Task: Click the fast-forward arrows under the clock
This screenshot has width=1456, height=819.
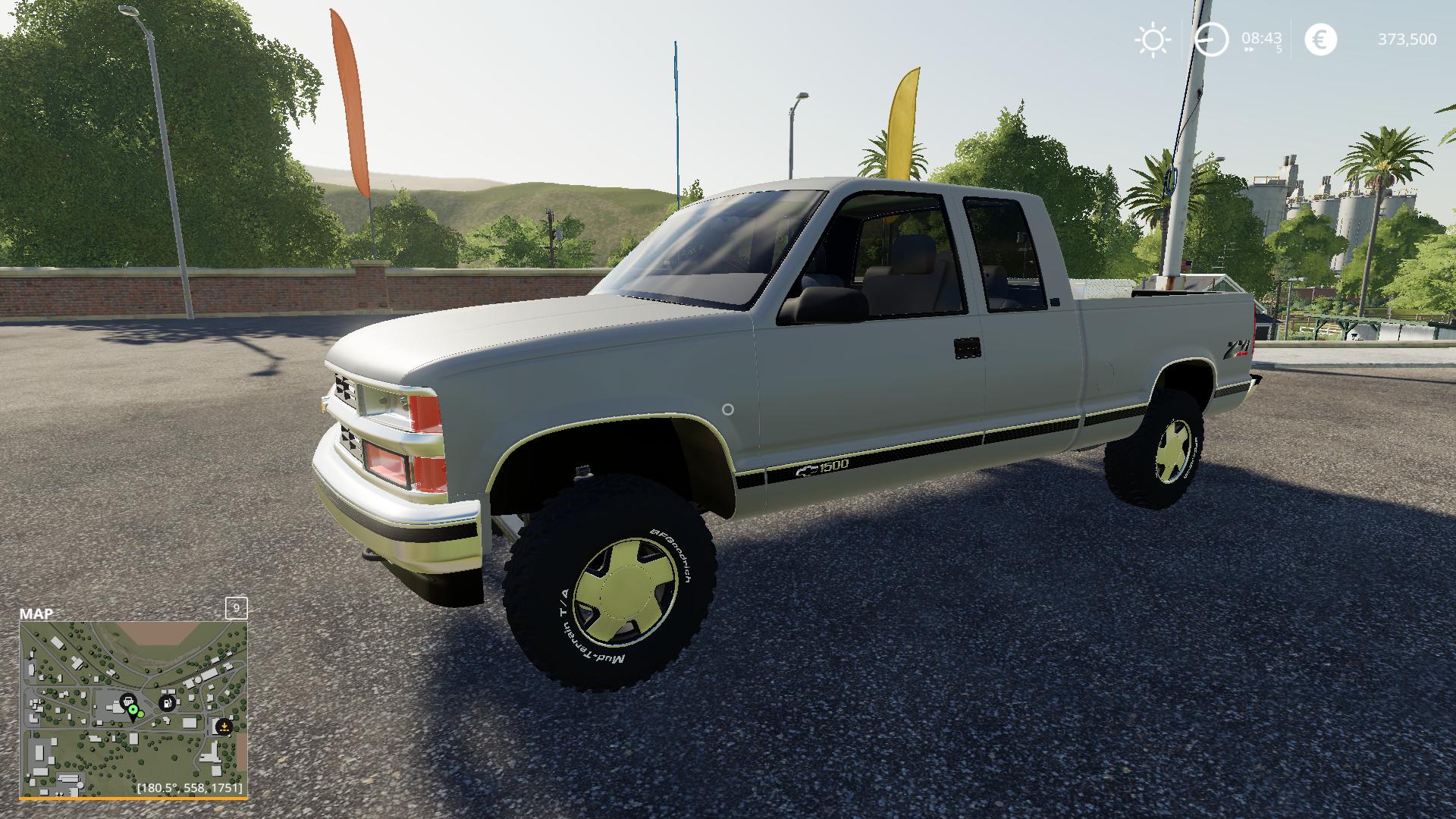Action: [x=1250, y=49]
